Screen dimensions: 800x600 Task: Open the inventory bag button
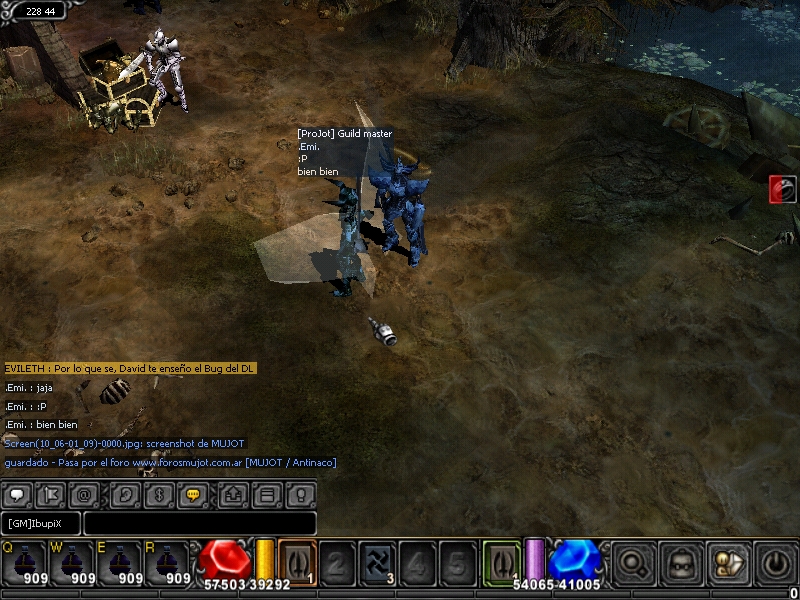(682, 564)
